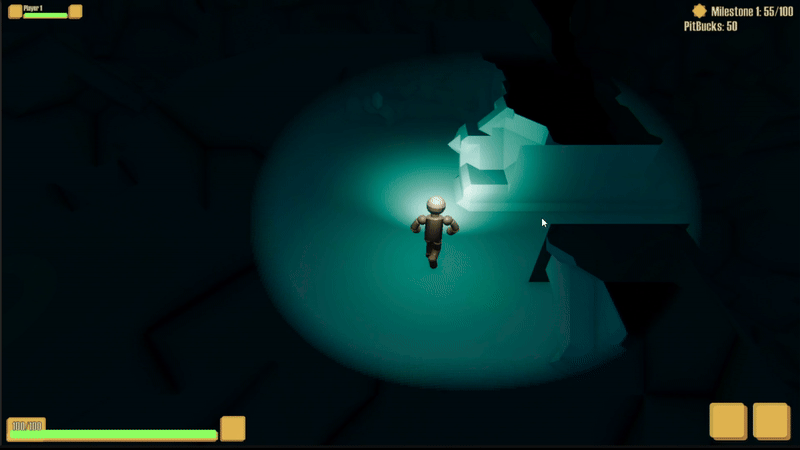Click the gold Milestone 1 star icon
Image resolution: width=800 pixels, height=450 pixels.
coord(699,11)
